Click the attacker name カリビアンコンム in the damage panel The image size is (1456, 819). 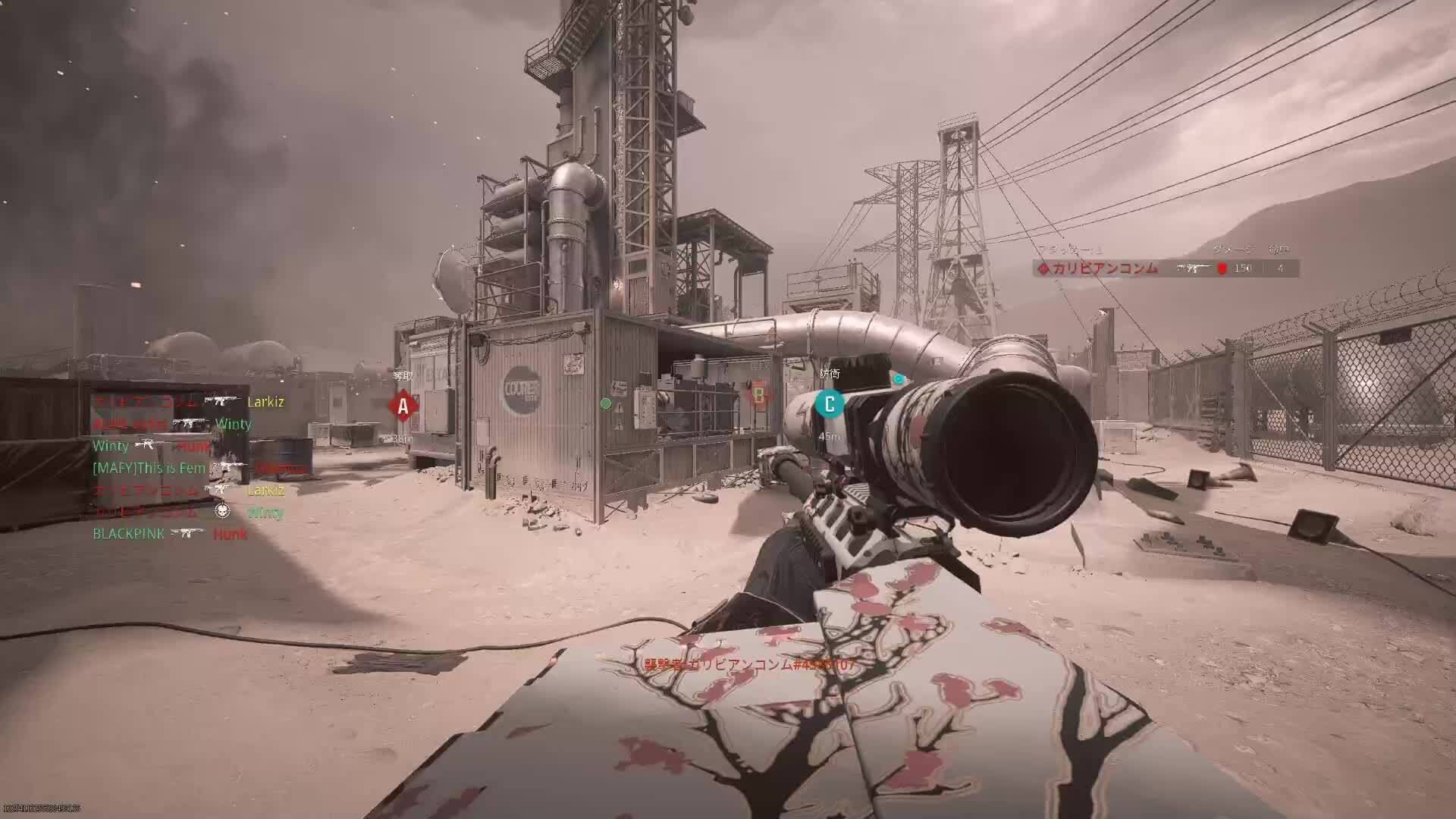[x=1106, y=268]
